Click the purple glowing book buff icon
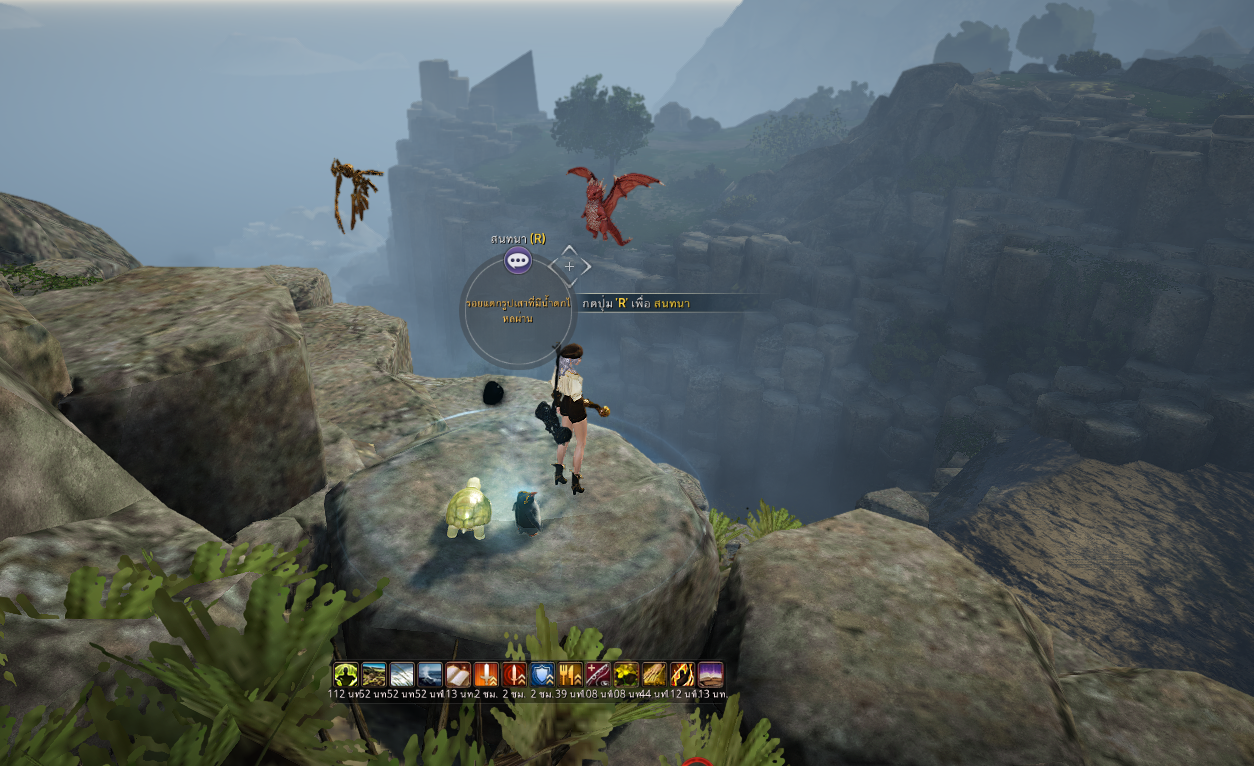 click(x=710, y=674)
